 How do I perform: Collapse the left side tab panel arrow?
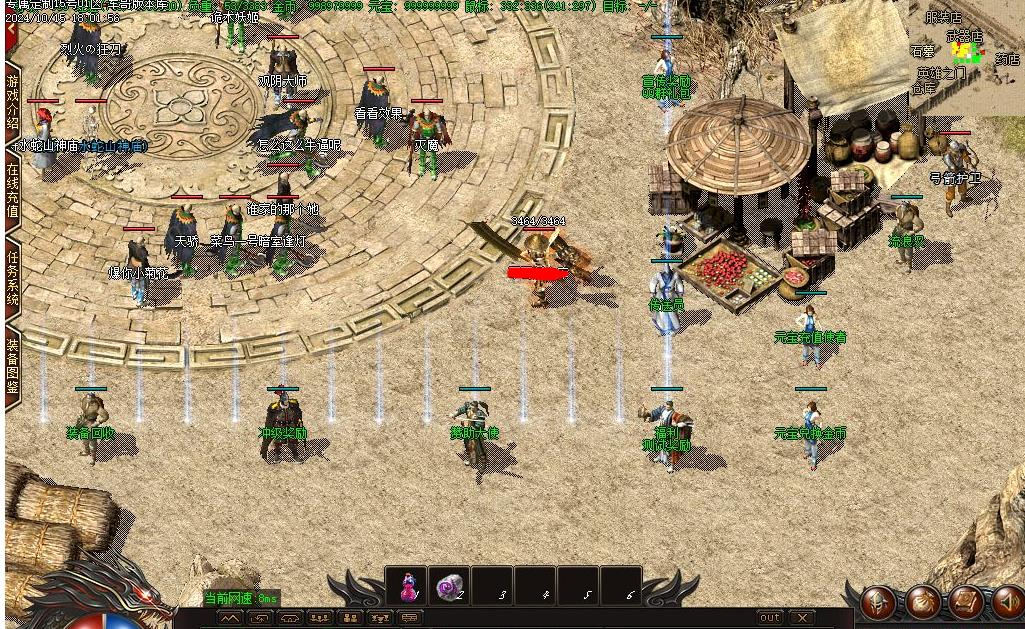point(12,30)
